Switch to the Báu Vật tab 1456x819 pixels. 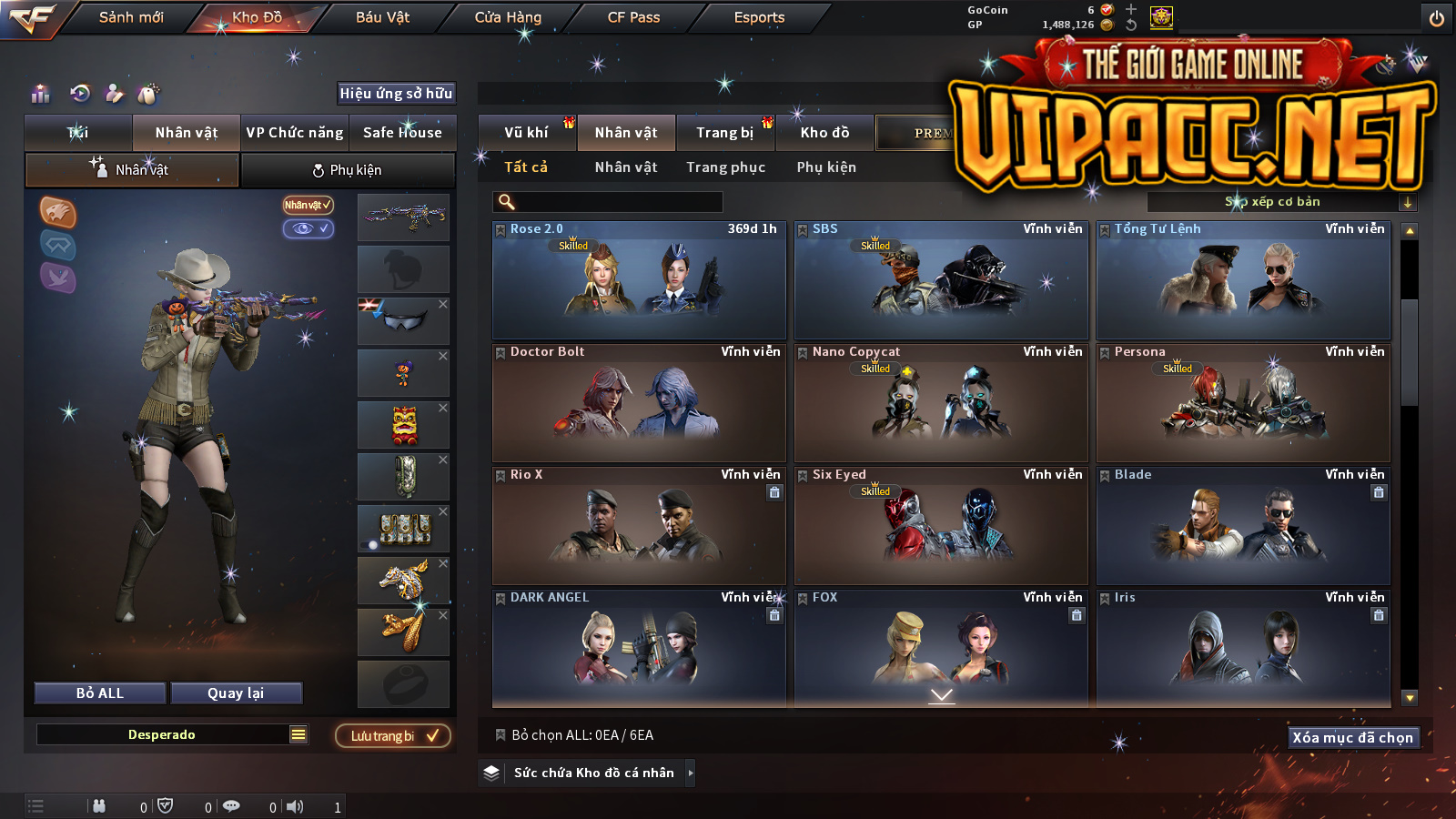pyautogui.click(x=382, y=17)
